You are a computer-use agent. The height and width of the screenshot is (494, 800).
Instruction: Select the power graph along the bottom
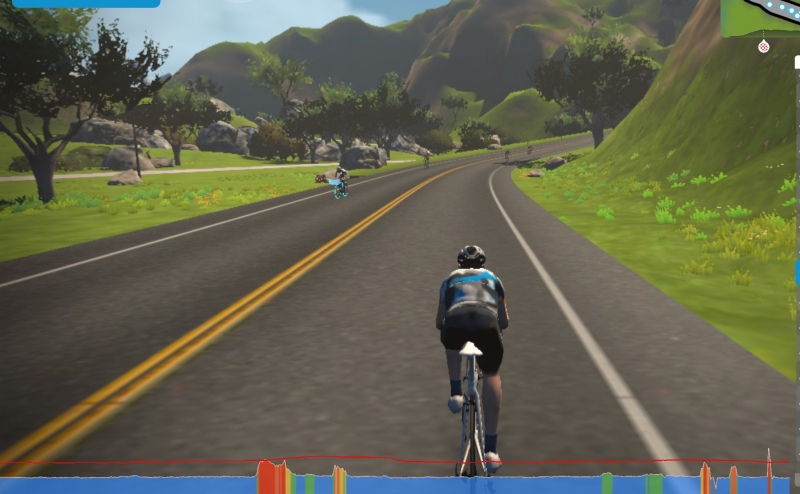400,479
